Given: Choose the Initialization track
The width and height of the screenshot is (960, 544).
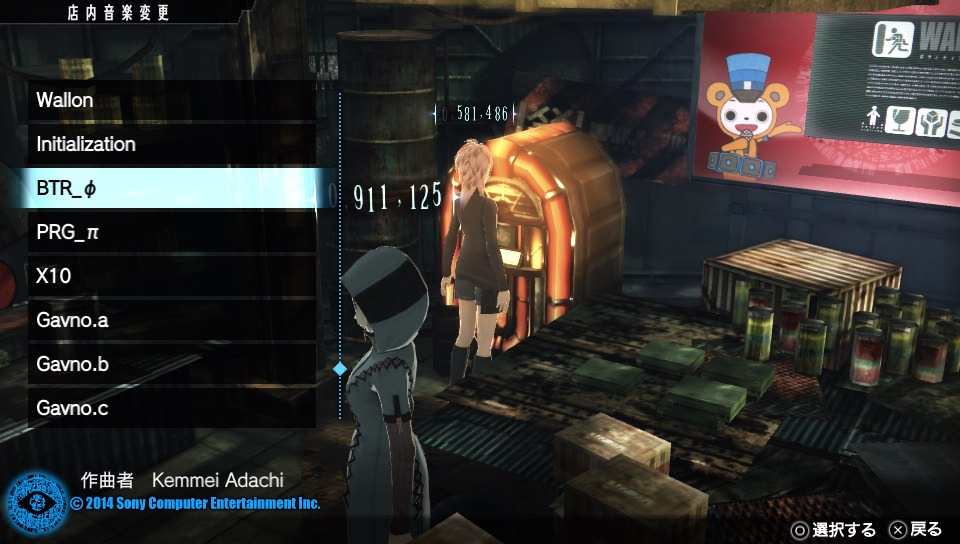Looking at the screenshot, I should (170, 144).
